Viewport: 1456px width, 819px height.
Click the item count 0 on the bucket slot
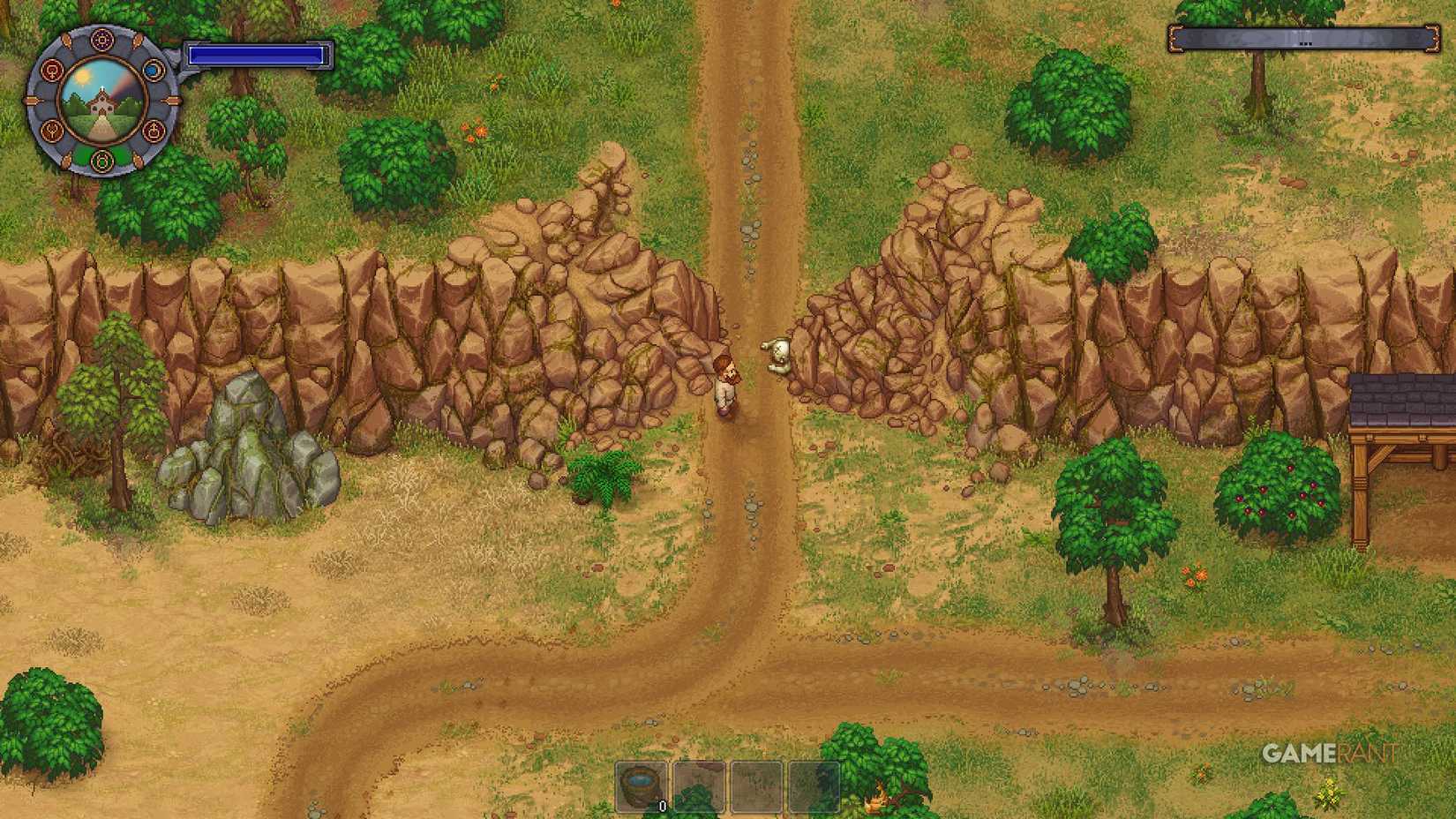click(x=663, y=805)
